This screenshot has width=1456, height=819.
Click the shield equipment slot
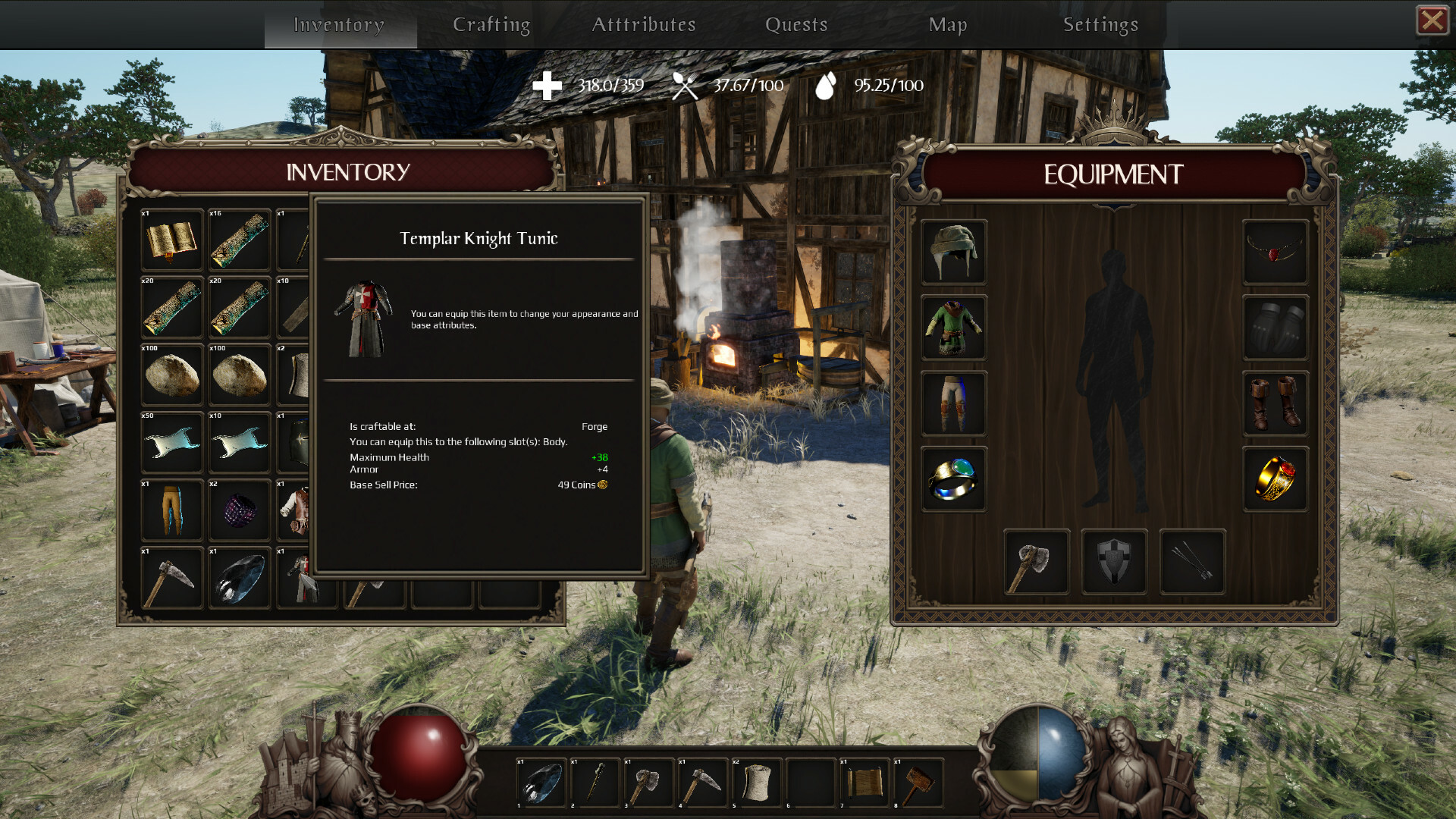pos(1113,563)
